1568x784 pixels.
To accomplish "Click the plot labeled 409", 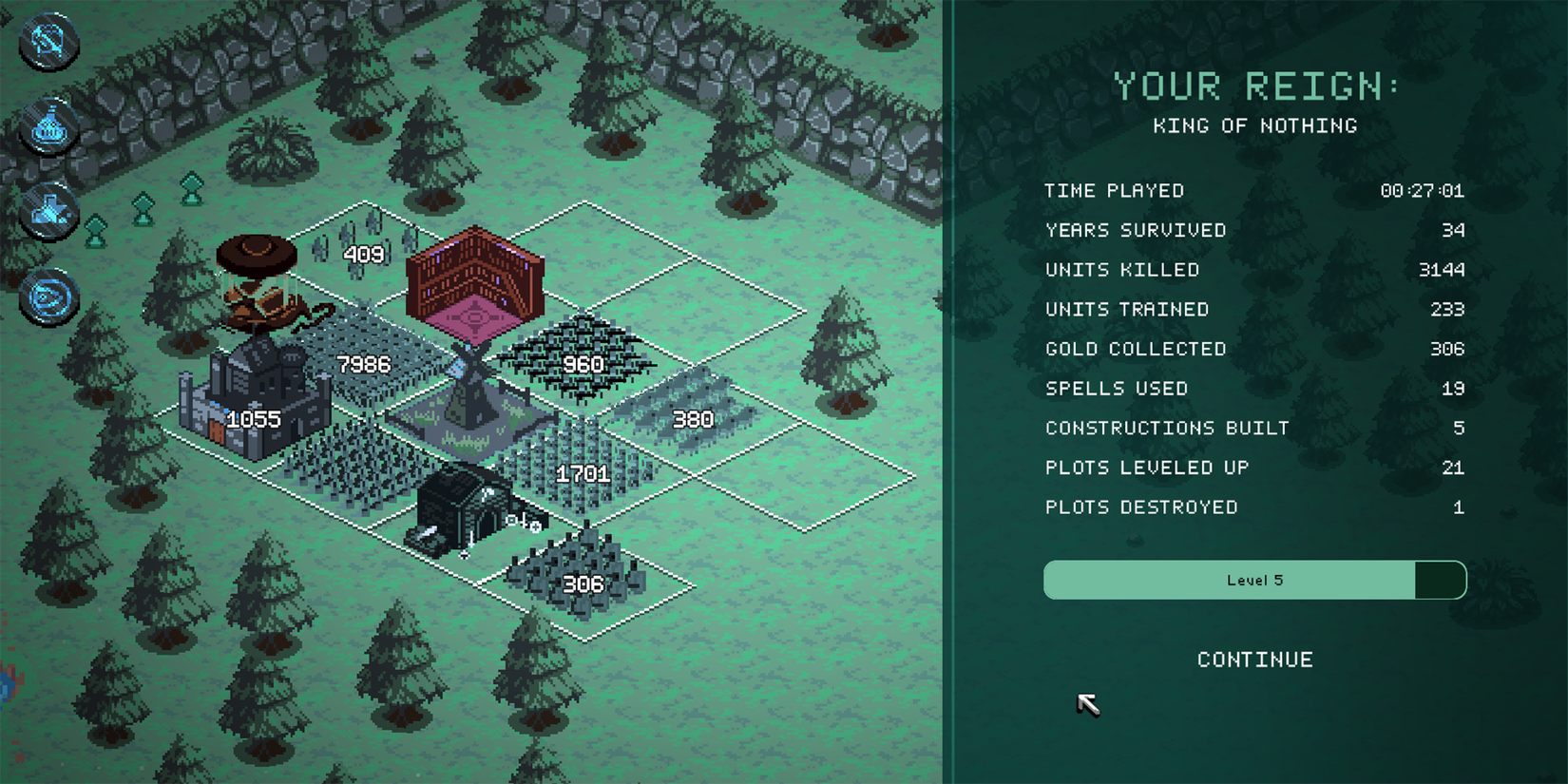I will [x=364, y=255].
